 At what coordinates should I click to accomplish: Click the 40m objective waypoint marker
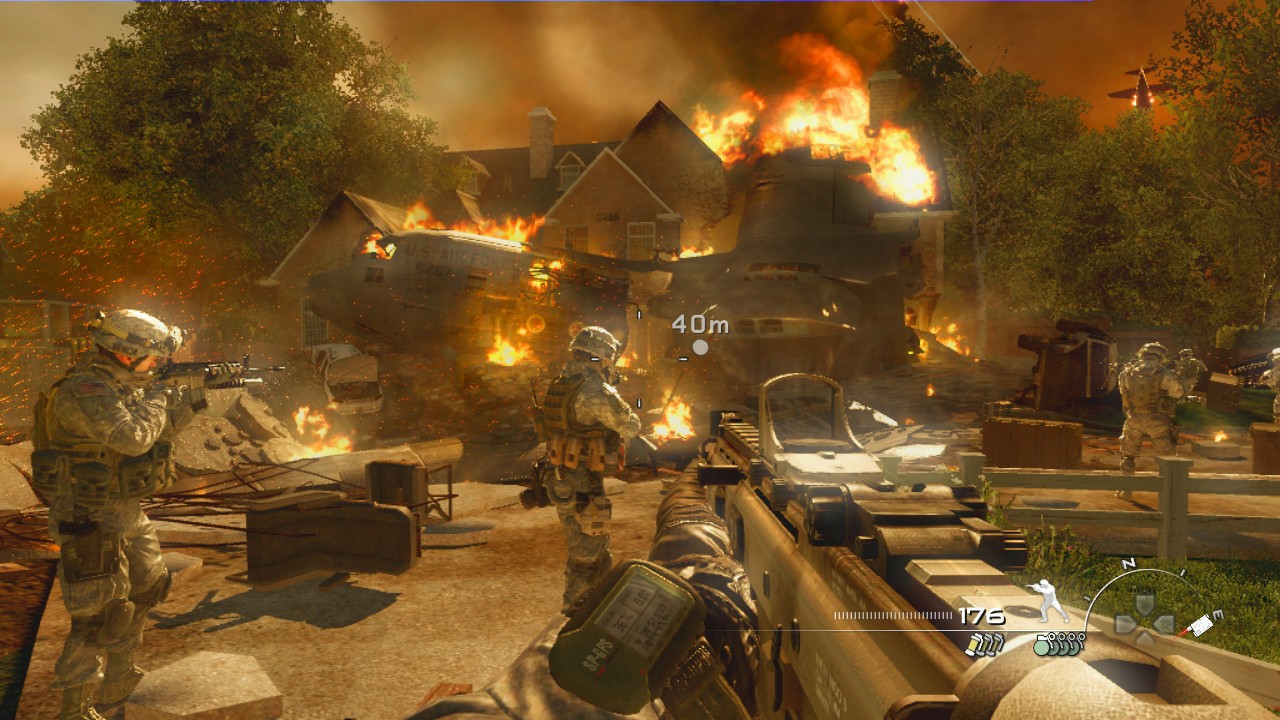point(700,323)
